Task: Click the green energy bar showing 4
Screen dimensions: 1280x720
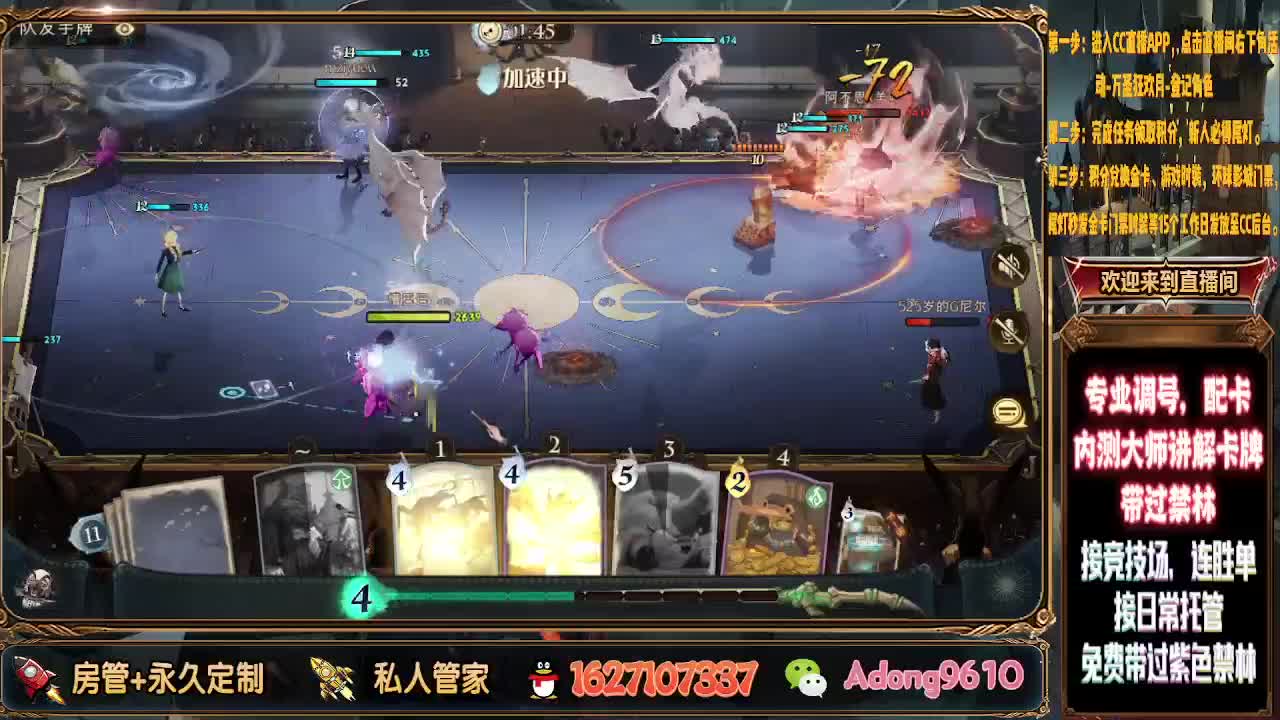Action: [x=360, y=599]
